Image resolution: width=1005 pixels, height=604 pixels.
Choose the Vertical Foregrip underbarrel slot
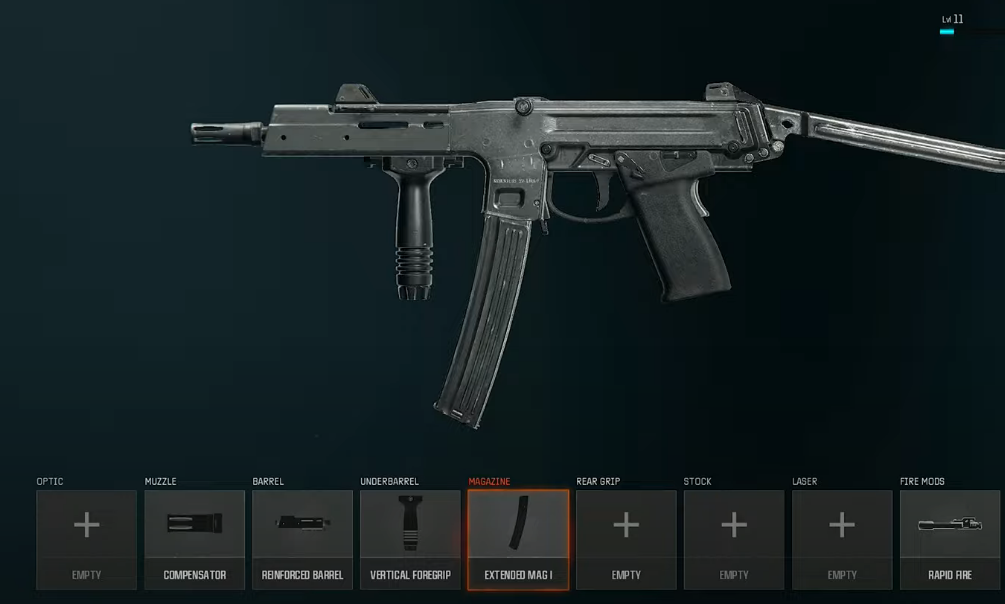[x=410, y=539]
